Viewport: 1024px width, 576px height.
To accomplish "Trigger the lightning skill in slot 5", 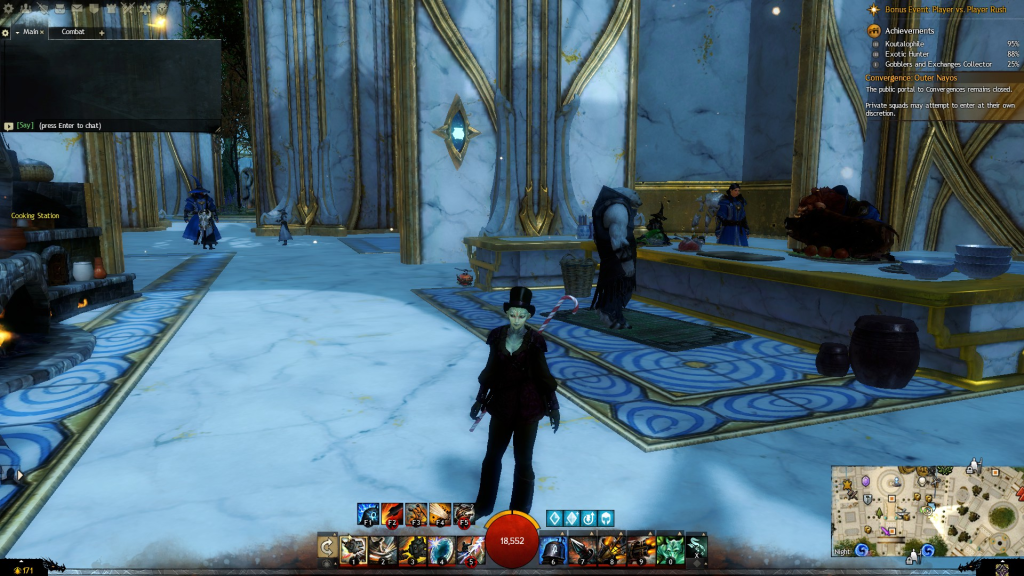I will [469, 549].
